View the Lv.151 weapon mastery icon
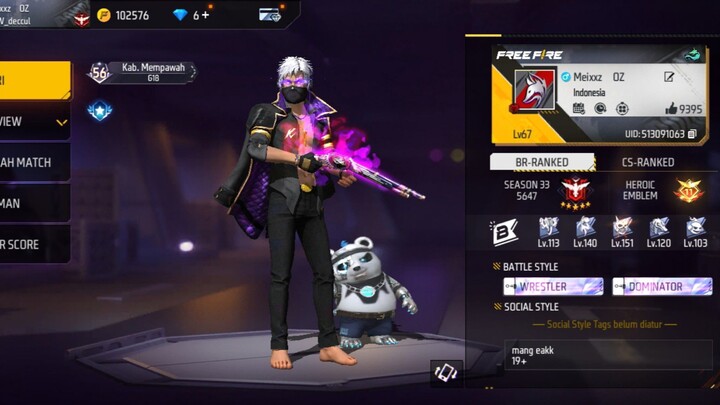720x405 pixels. (623, 231)
